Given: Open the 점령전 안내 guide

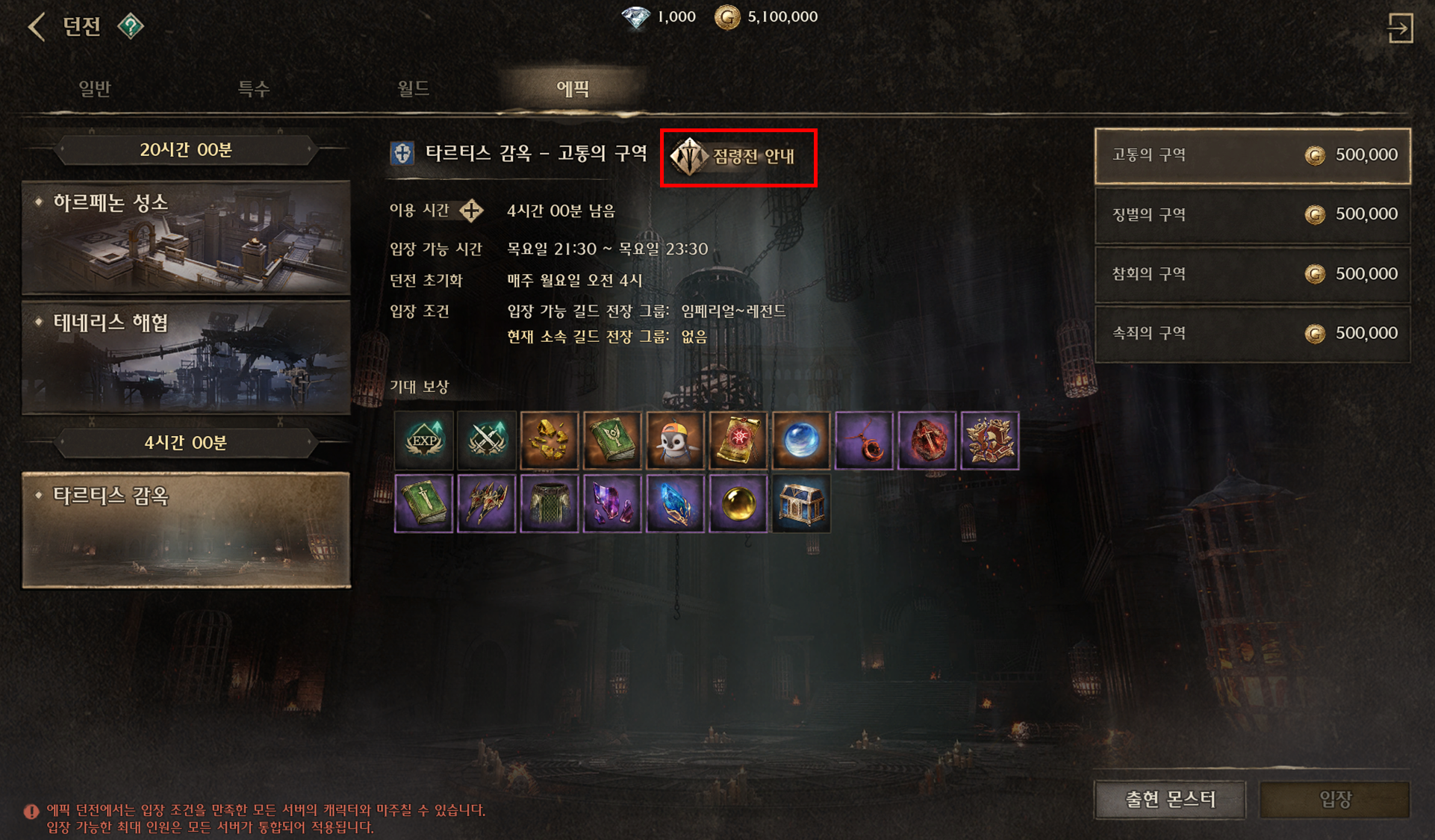Looking at the screenshot, I should [738, 157].
